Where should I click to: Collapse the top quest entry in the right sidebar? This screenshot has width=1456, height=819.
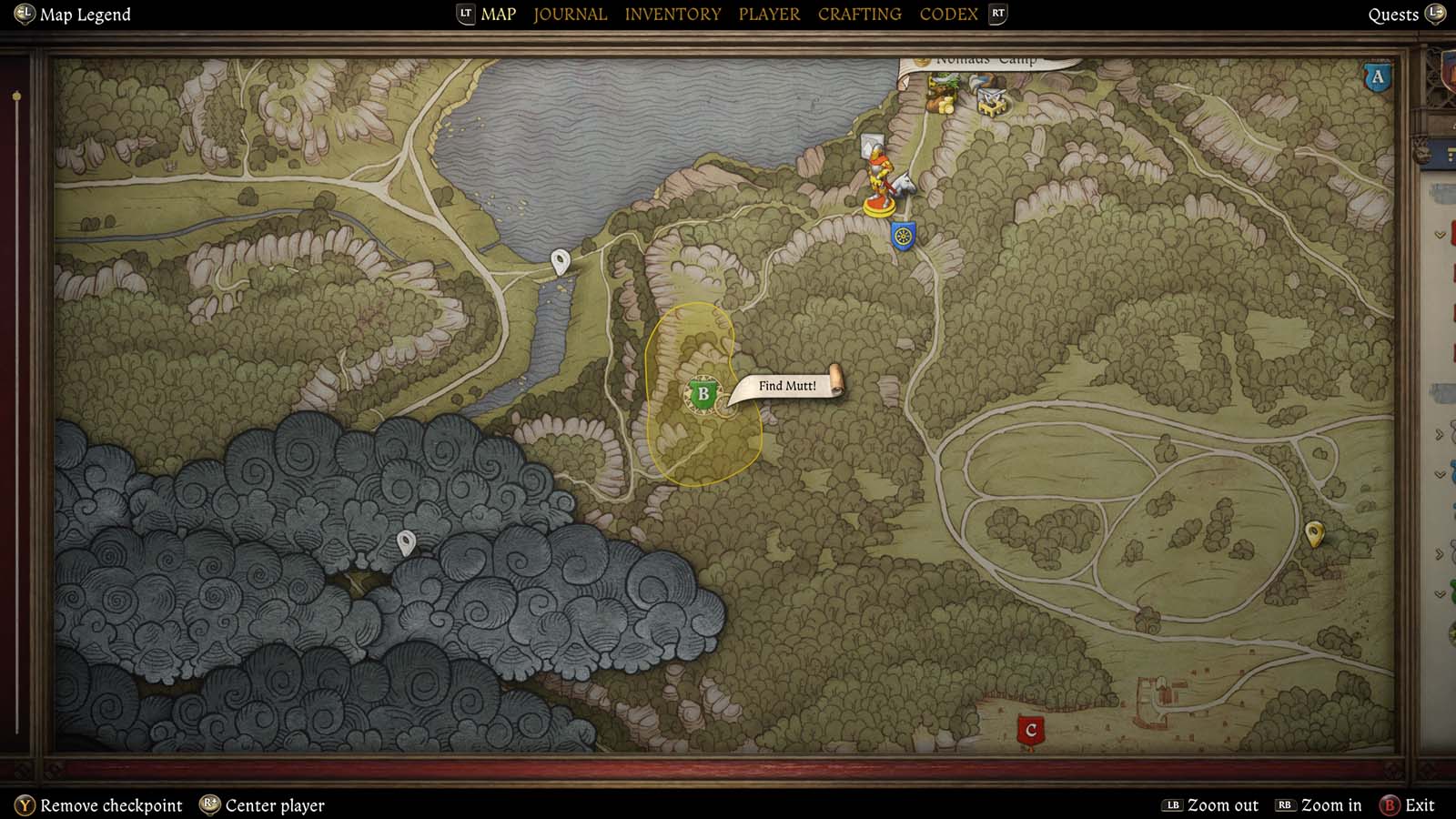(x=1439, y=235)
